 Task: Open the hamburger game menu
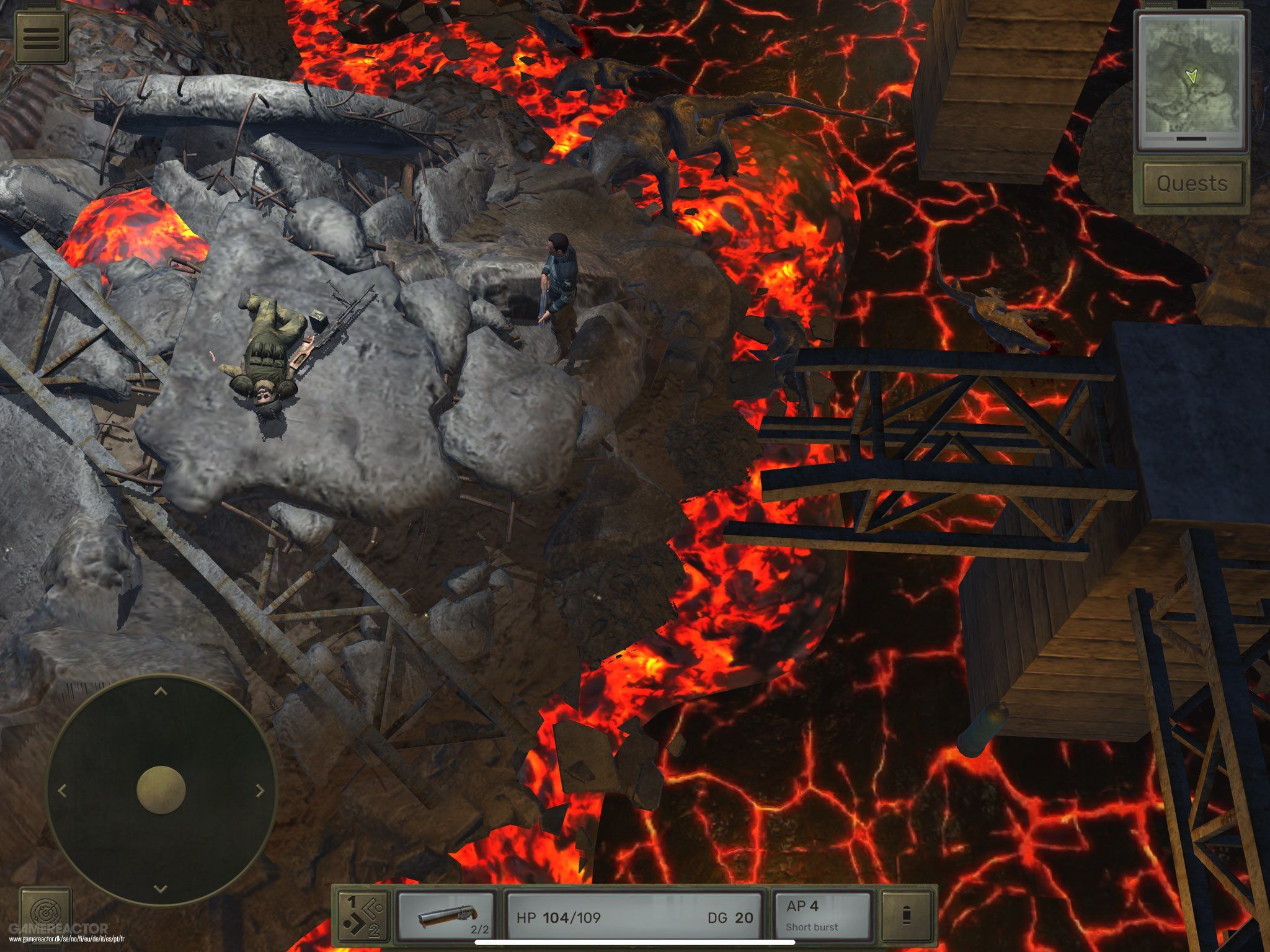point(40,37)
